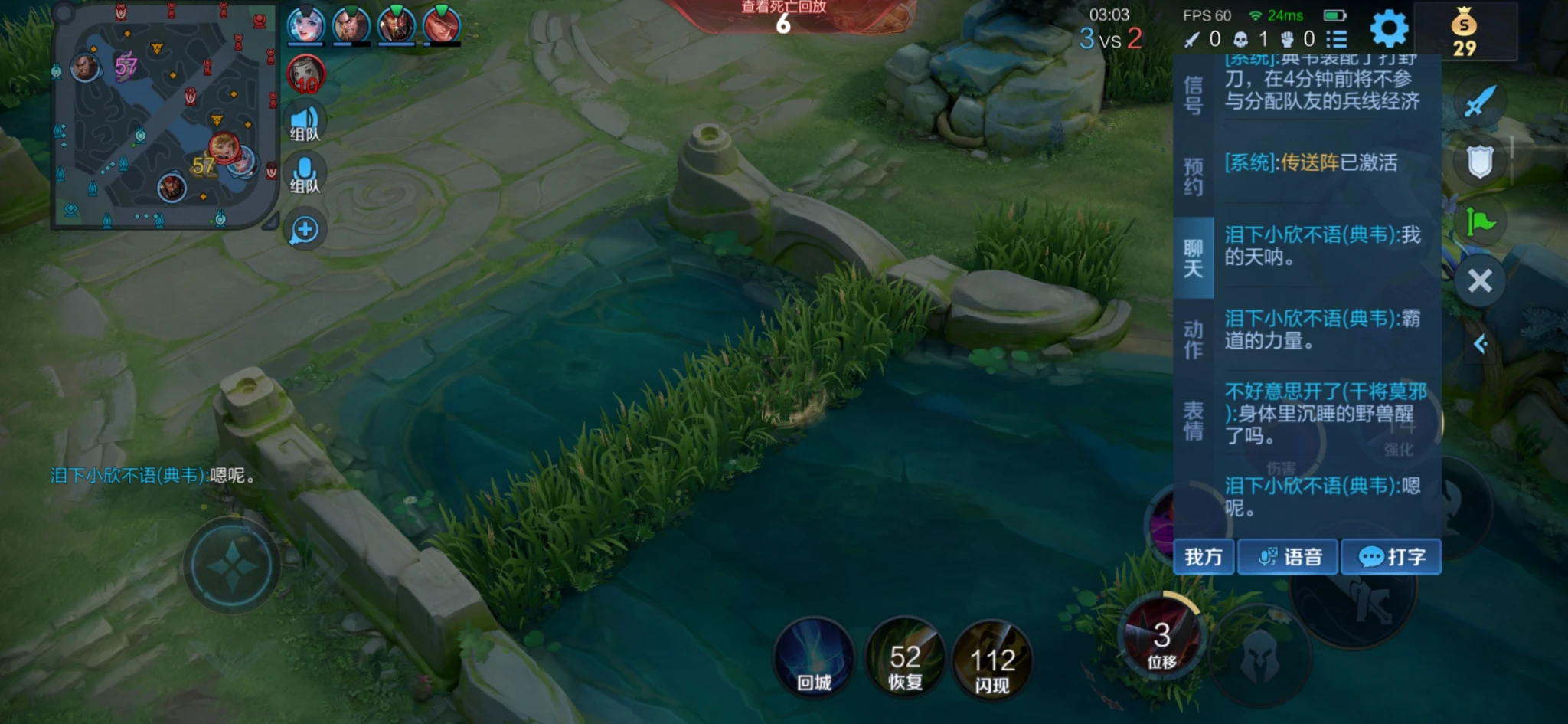This screenshot has width=1568, height=724.
Task: Toggle the 我方 team channel button
Action: pos(1204,557)
